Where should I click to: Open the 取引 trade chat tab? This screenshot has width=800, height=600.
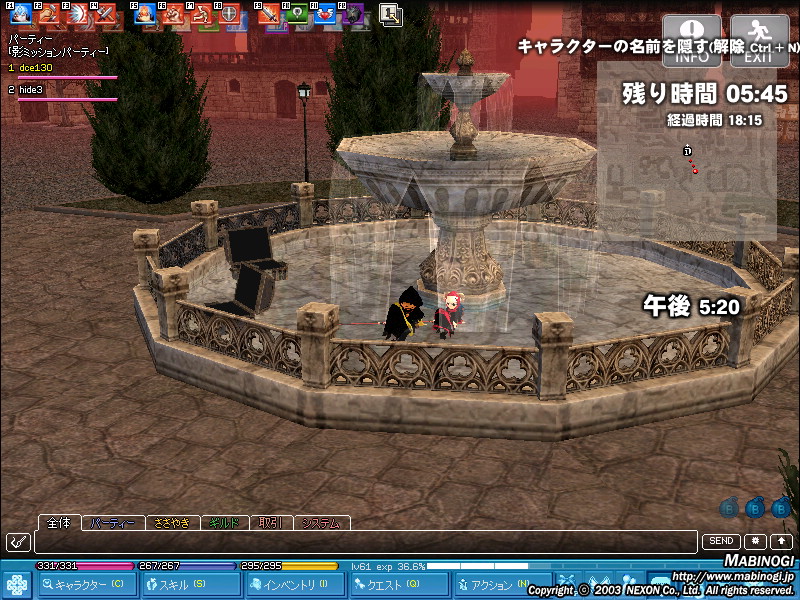(x=270, y=523)
